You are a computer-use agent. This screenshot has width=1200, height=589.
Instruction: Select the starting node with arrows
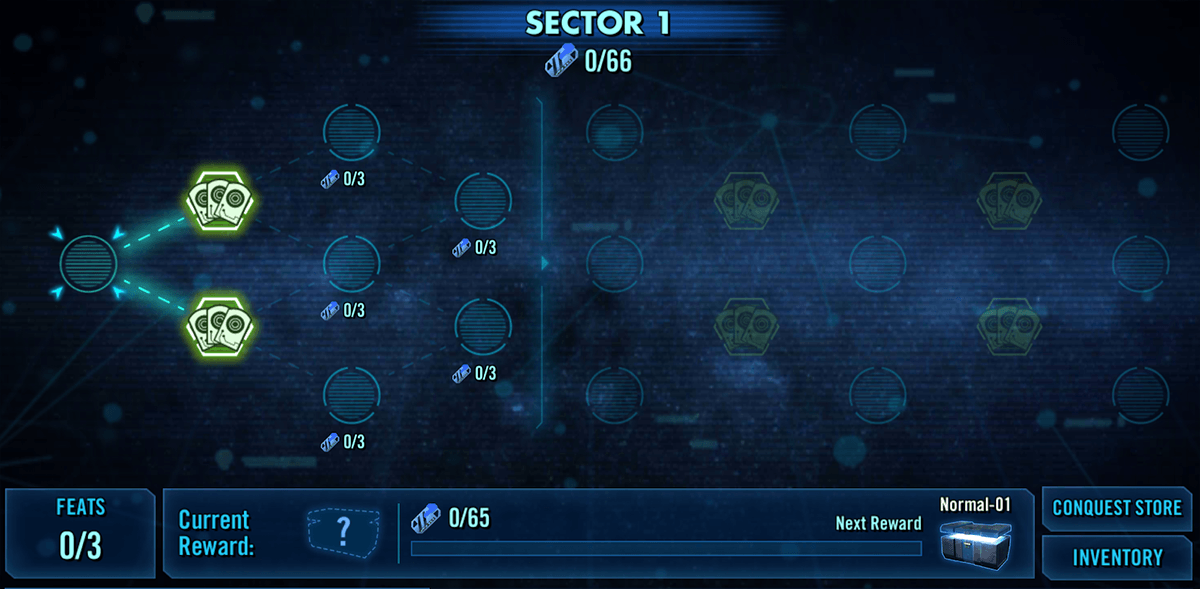89,263
